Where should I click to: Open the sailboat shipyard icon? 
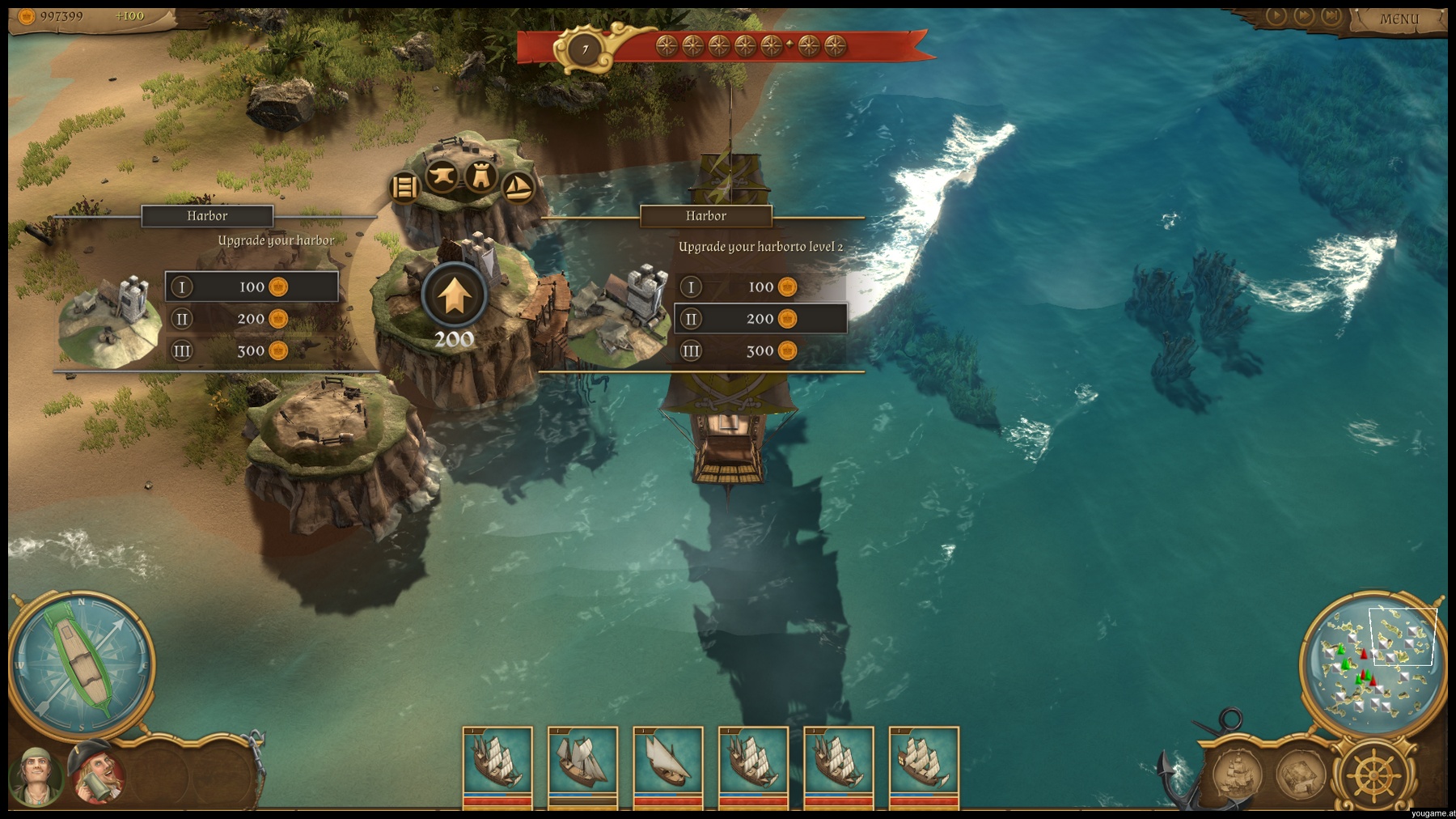pyautogui.click(x=518, y=187)
